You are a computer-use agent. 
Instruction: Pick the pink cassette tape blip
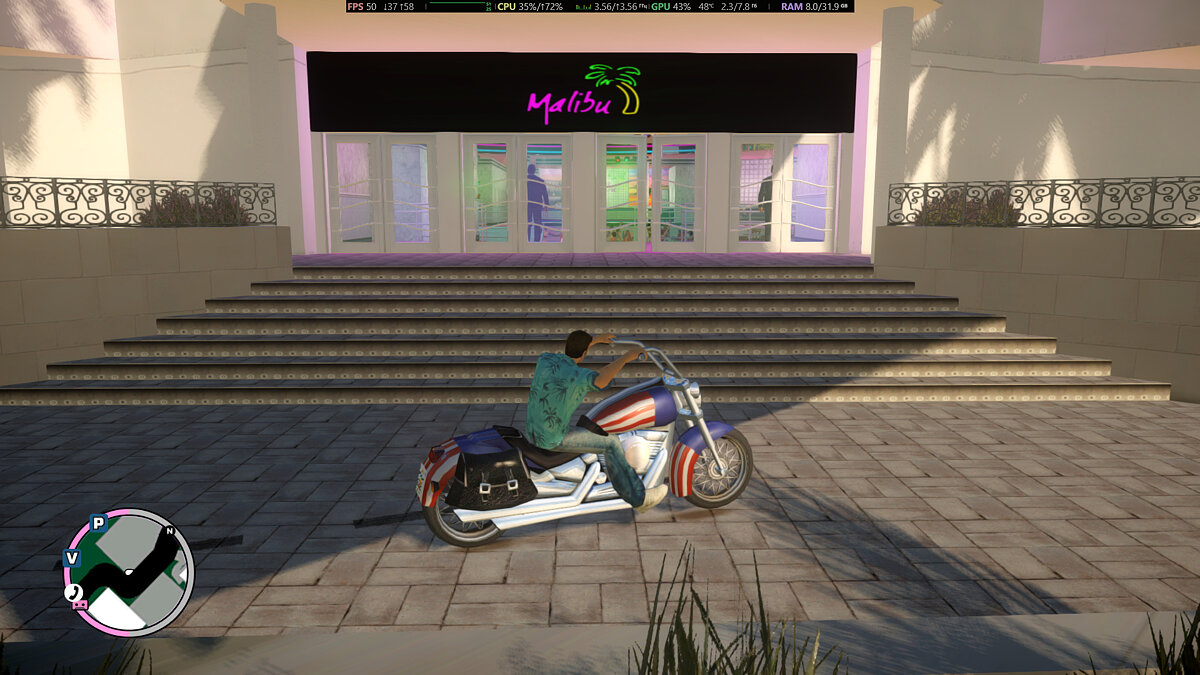[x=80, y=603]
